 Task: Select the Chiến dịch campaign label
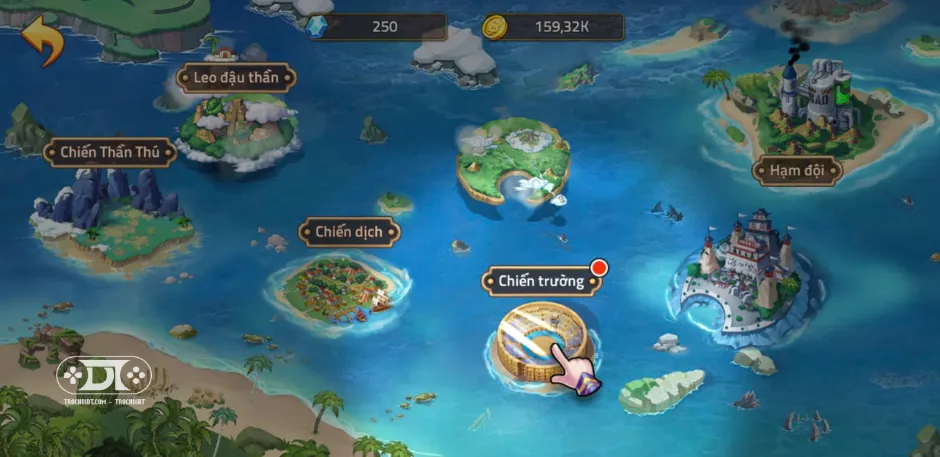[350, 232]
